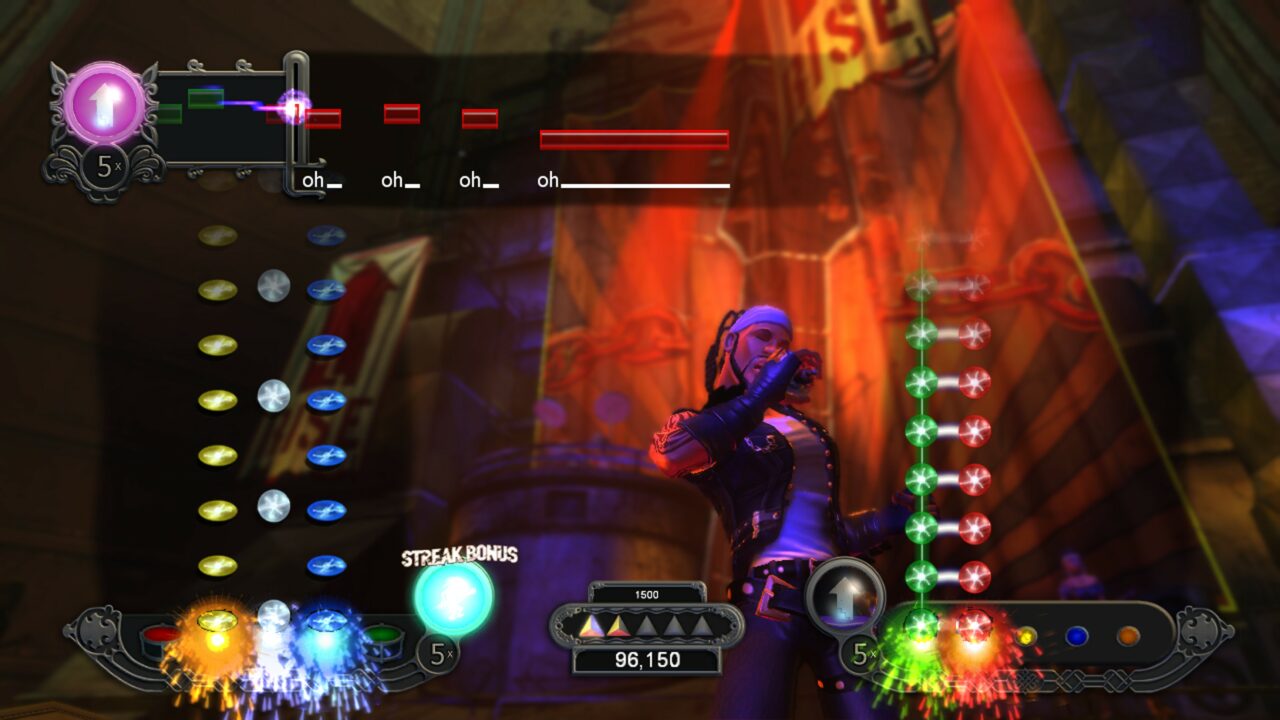The width and height of the screenshot is (1280, 720).
Task: Select the vocal pitch indicator marker
Action: (295, 108)
